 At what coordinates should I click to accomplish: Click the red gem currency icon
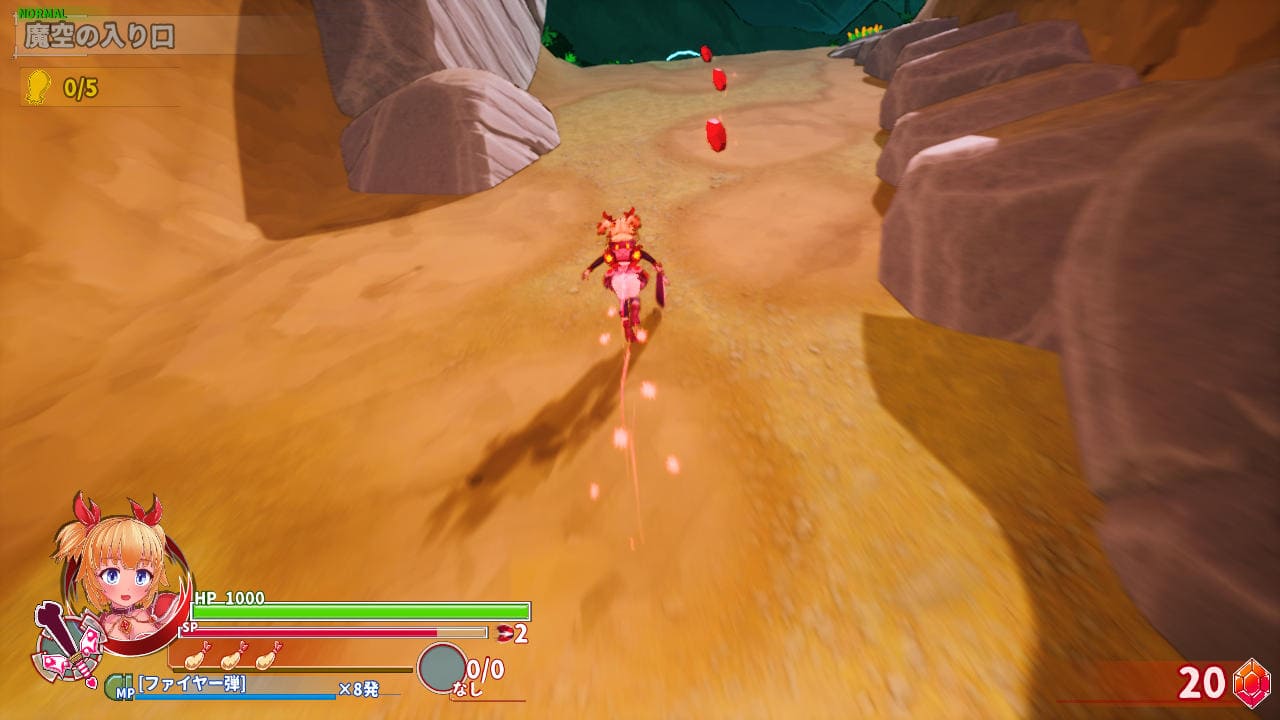[x=1251, y=682]
